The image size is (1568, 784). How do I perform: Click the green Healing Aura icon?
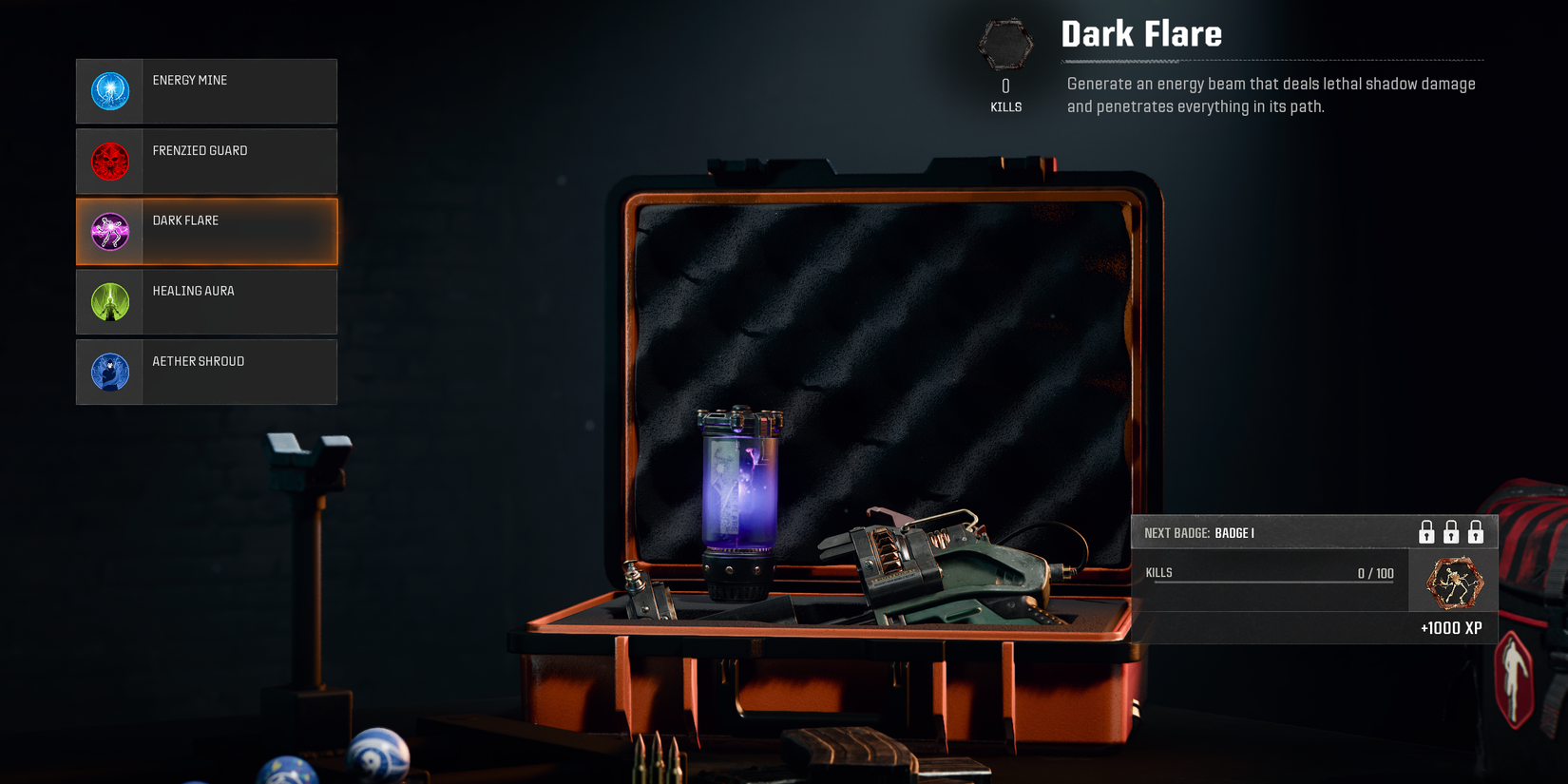109,301
